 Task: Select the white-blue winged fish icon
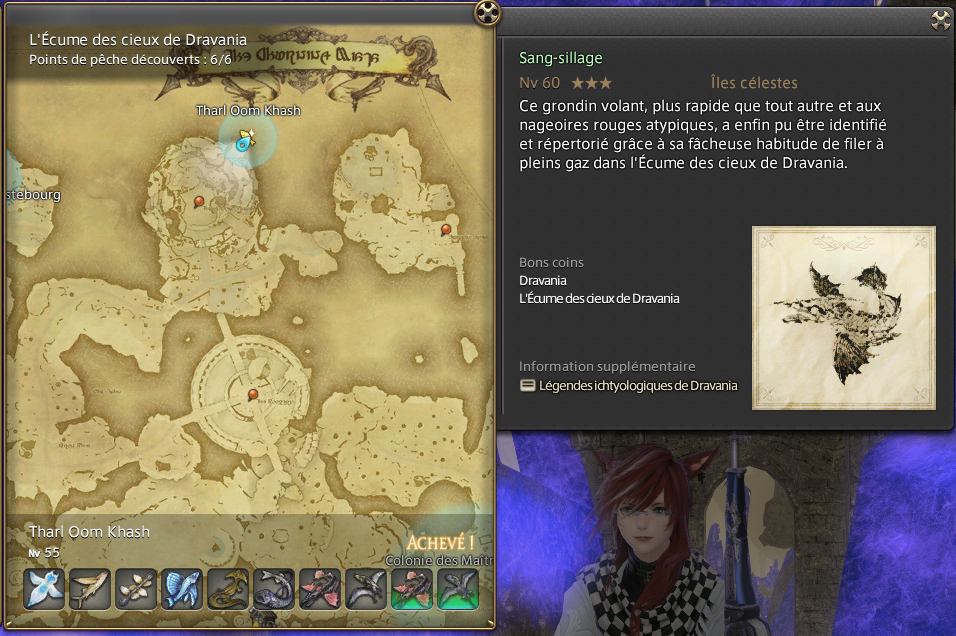point(44,589)
